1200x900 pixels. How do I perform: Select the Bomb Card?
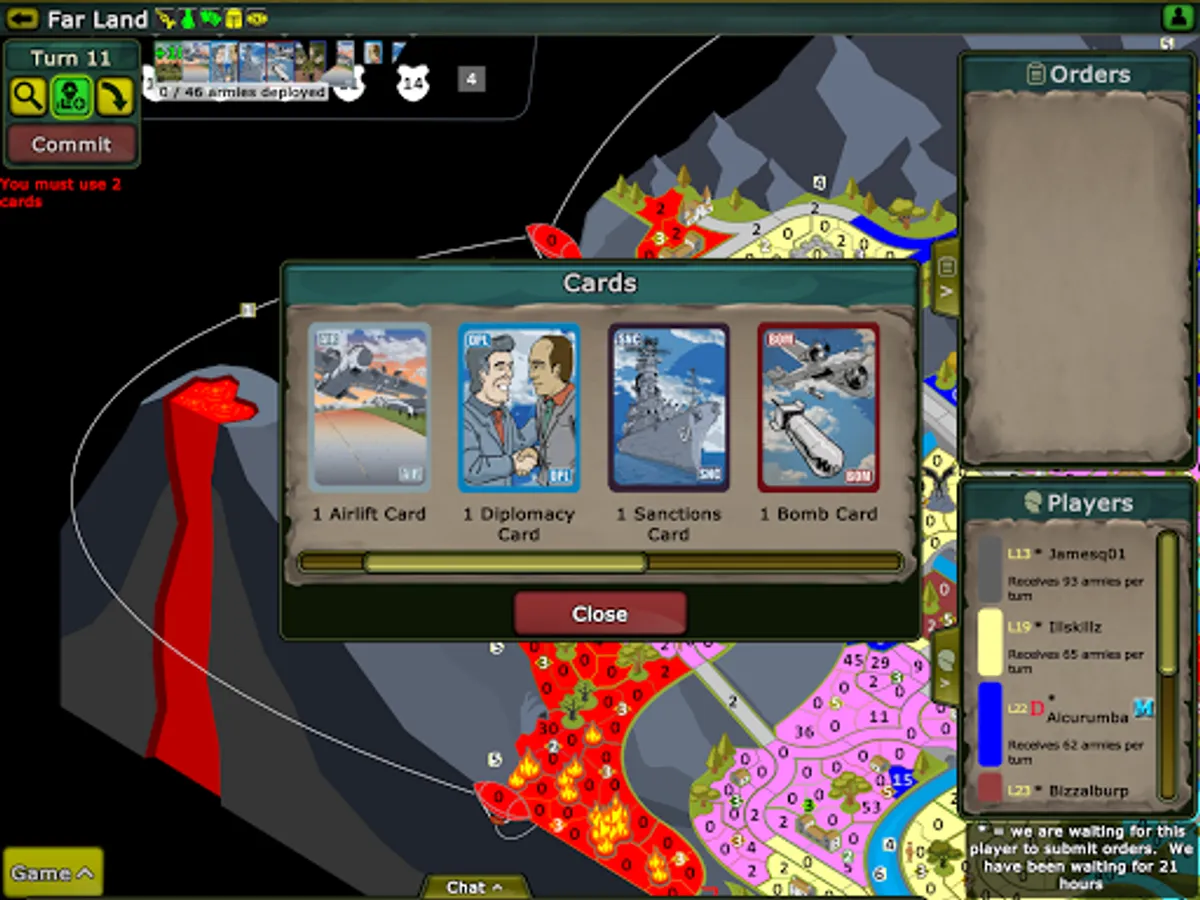click(x=818, y=407)
